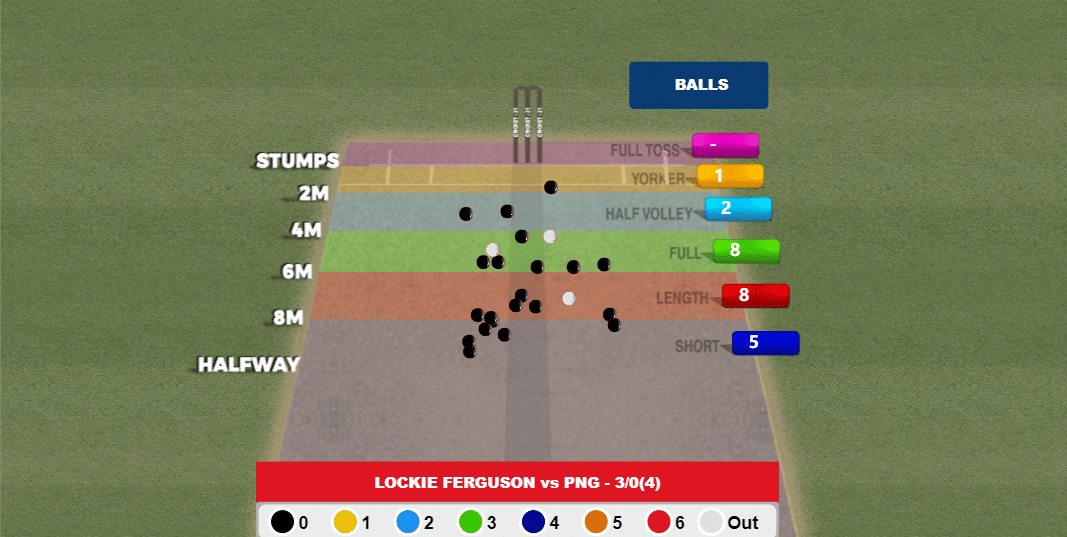Image resolution: width=1067 pixels, height=537 pixels.
Task: Toggle the orange 5 runs legend circle
Action: 596,522
